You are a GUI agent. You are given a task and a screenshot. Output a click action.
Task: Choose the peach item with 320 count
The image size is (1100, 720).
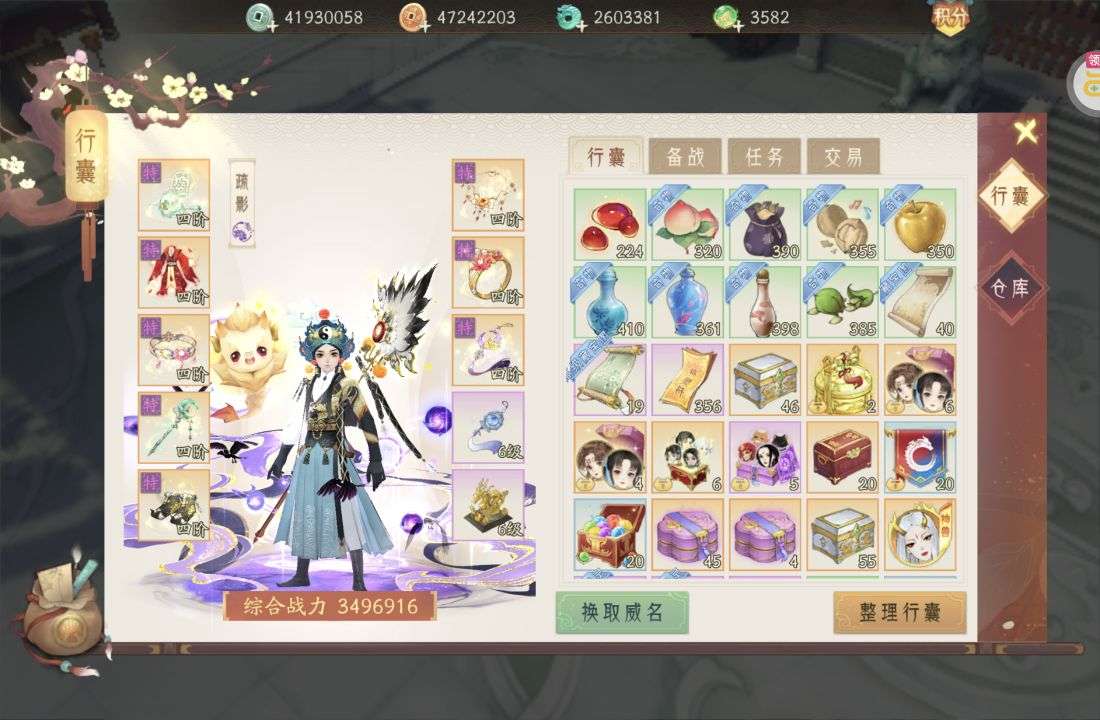pos(687,224)
